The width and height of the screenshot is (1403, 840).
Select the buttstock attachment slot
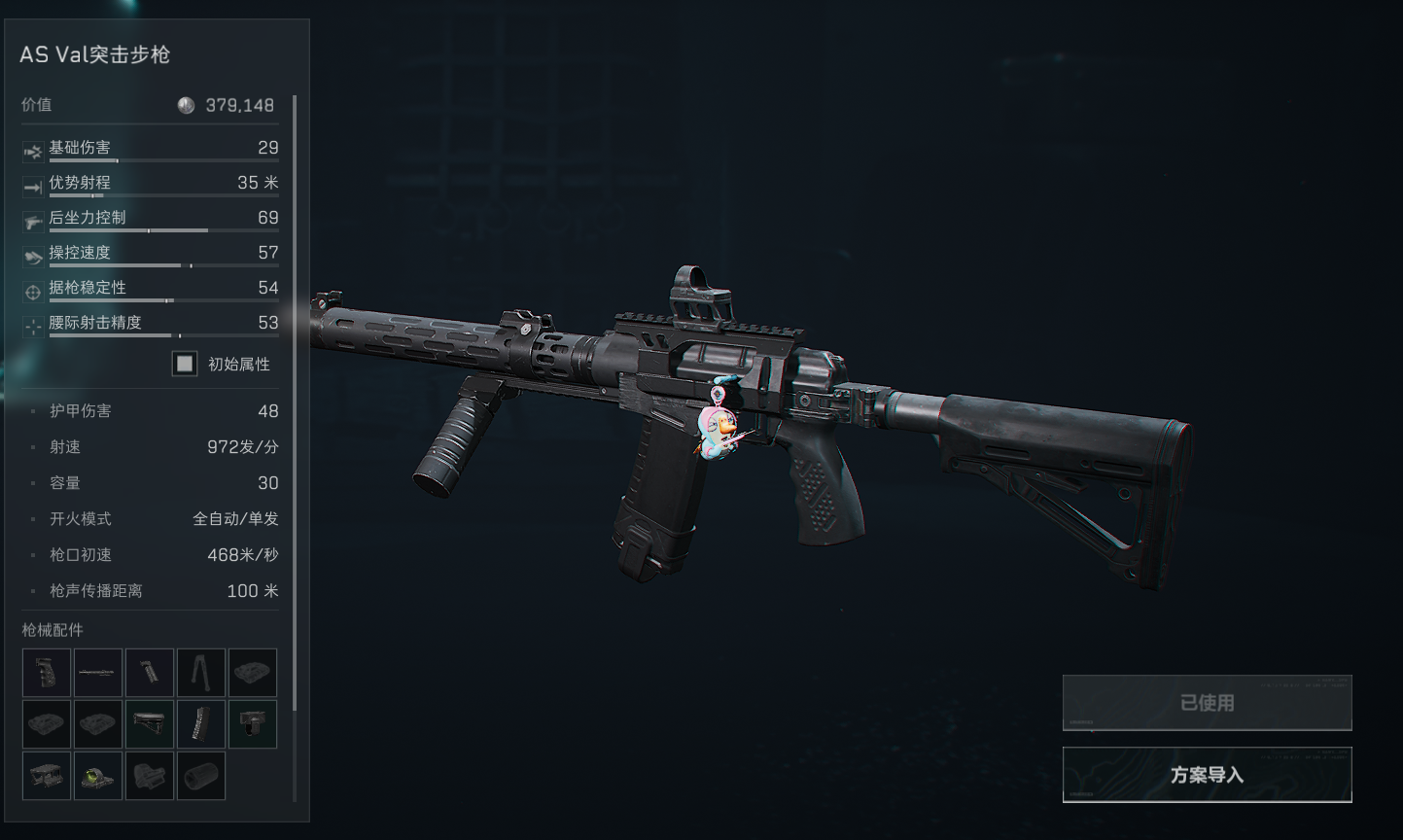click(x=150, y=724)
